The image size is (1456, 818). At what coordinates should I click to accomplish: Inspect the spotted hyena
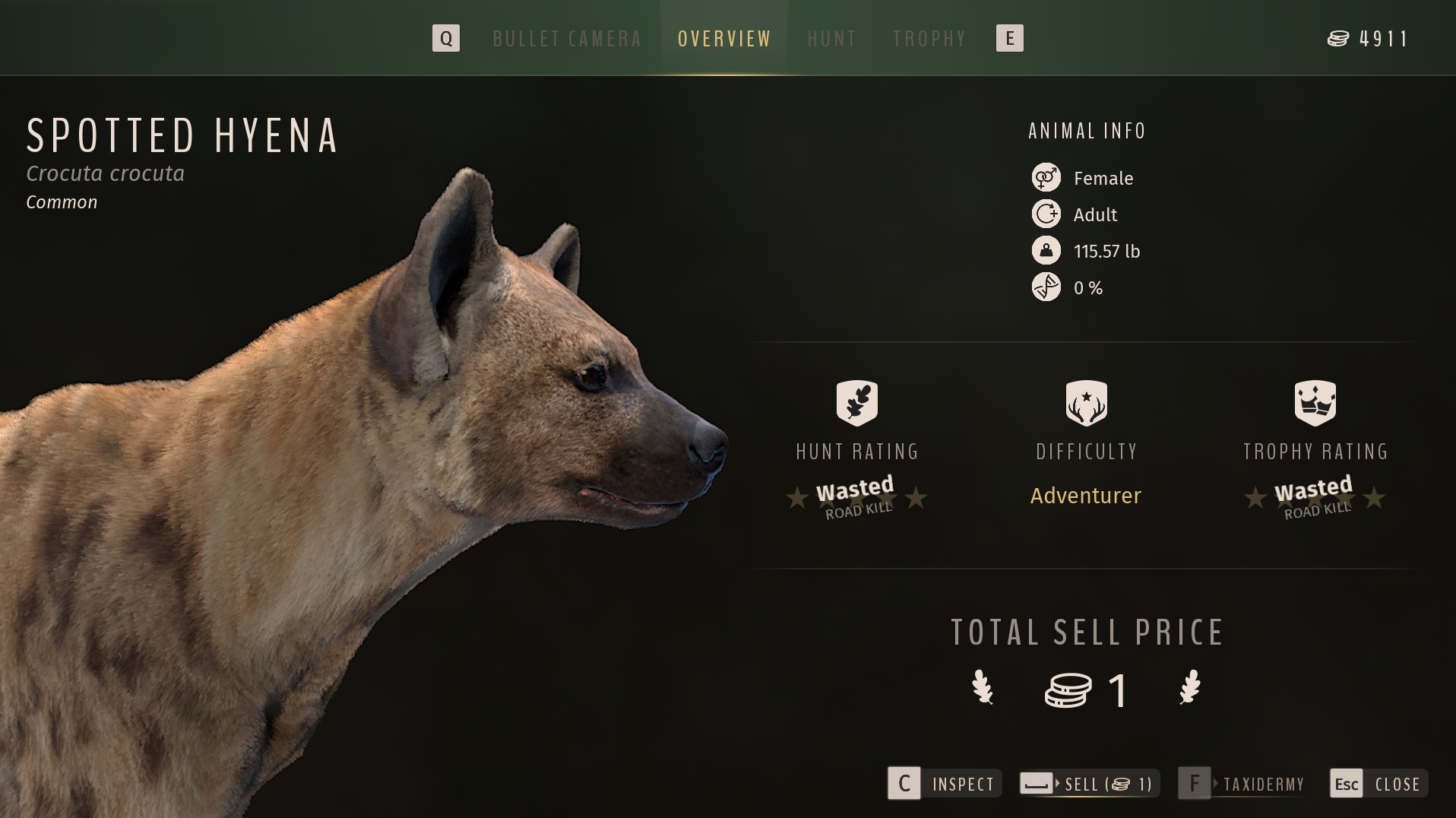(x=945, y=784)
